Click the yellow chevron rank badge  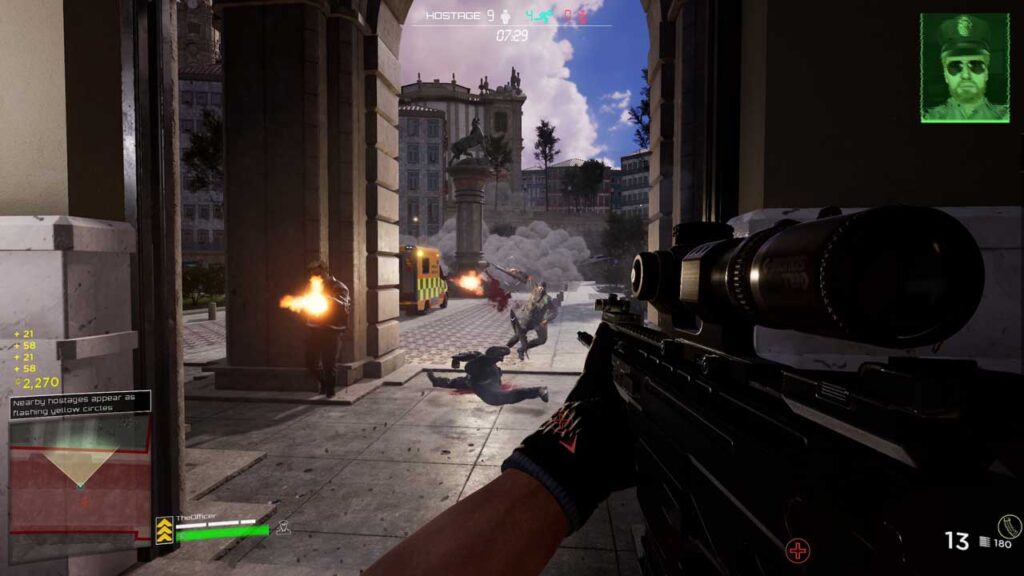click(x=164, y=530)
